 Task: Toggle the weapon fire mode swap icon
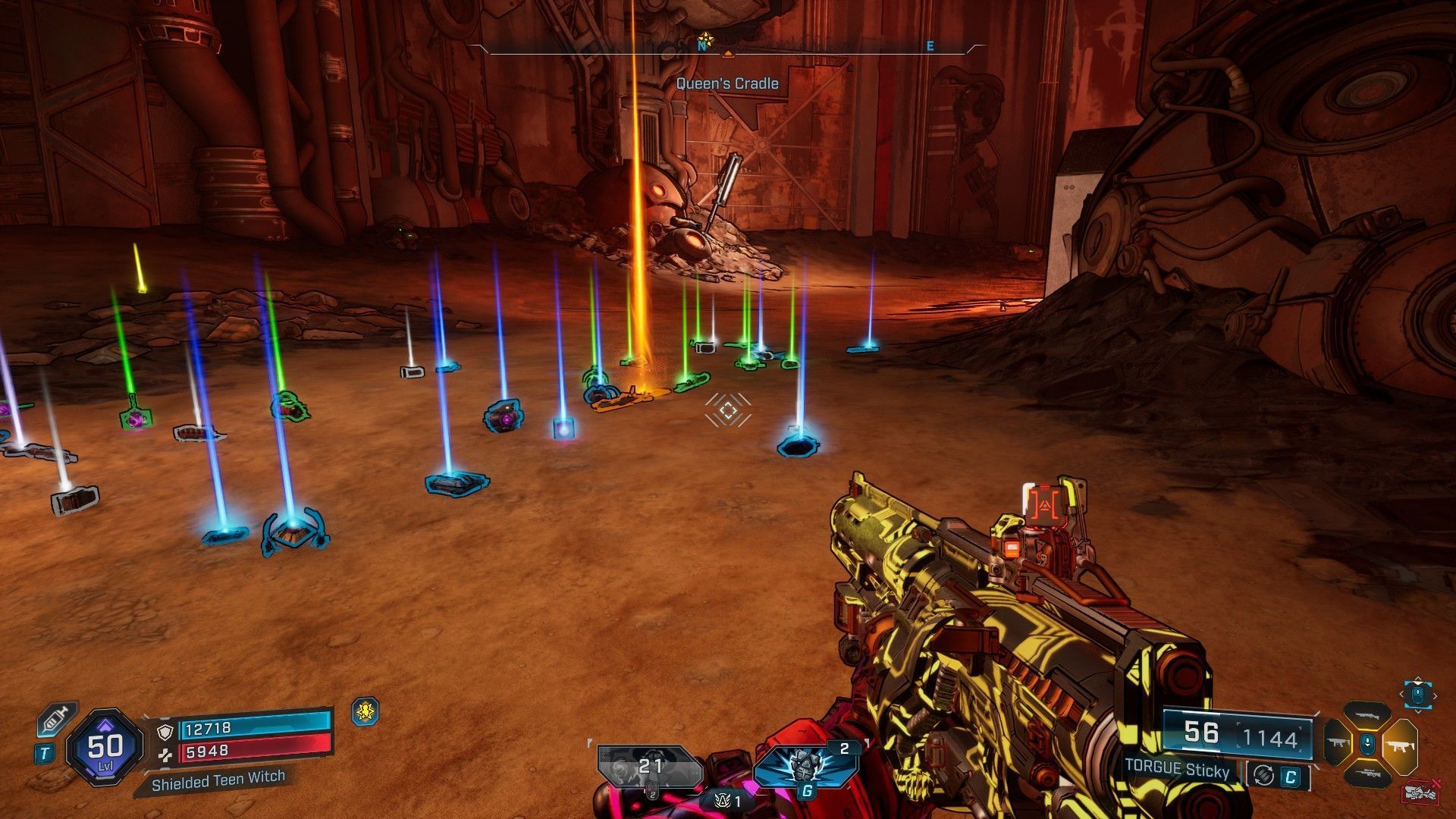(1263, 775)
